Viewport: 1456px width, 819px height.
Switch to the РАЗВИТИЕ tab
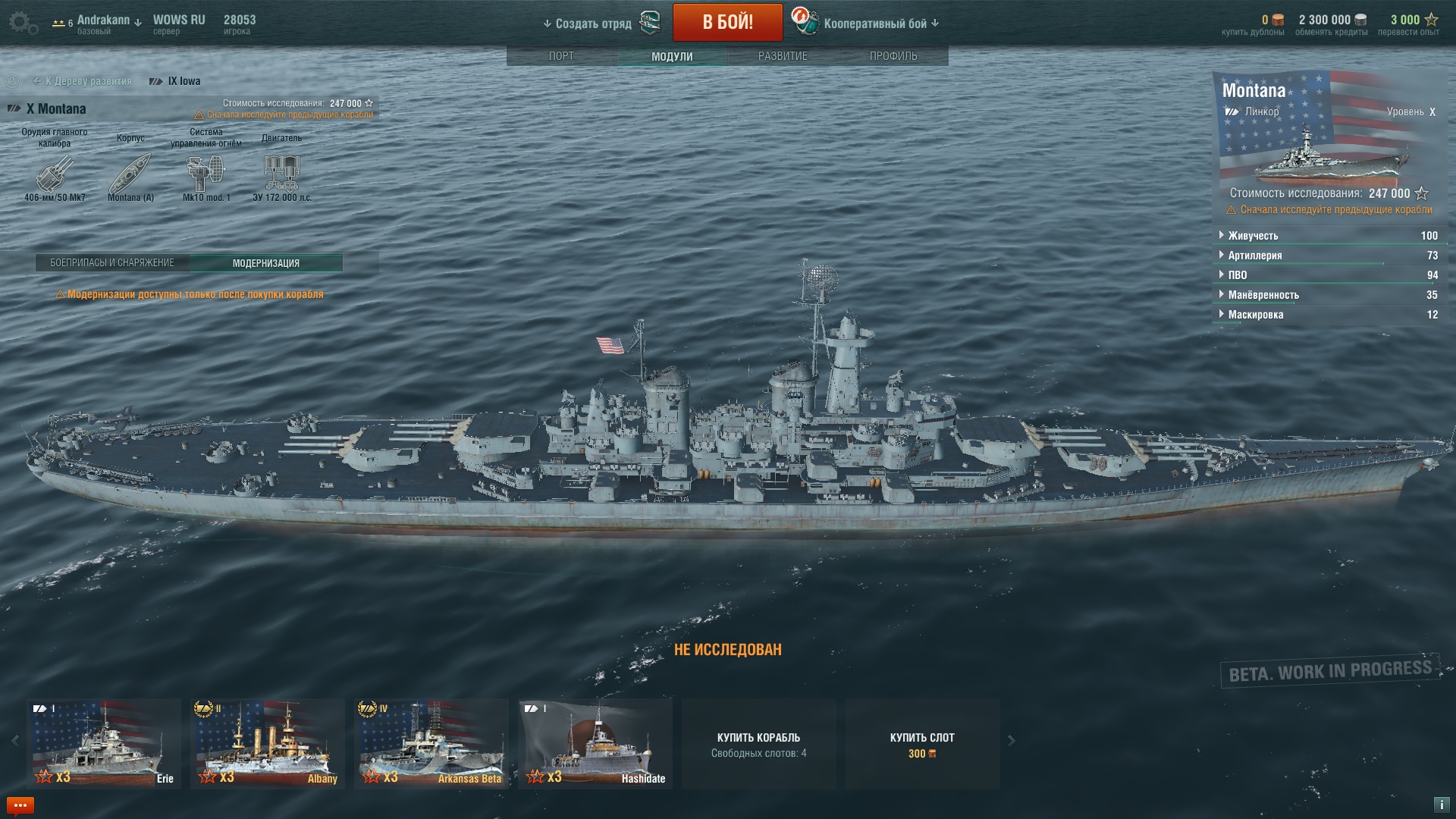(x=783, y=56)
